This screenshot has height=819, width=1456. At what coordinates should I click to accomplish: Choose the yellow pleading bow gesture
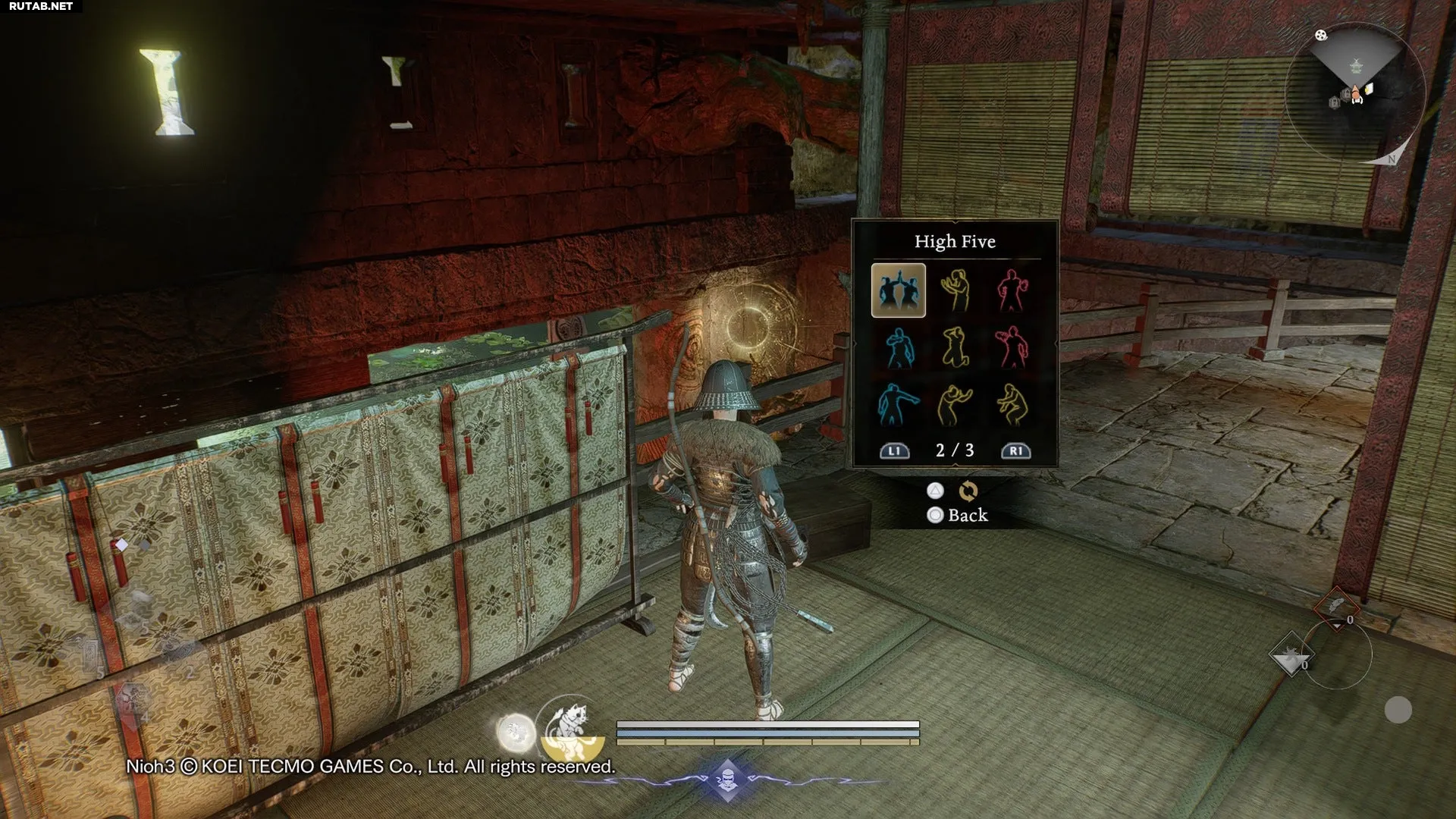(x=955, y=404)
